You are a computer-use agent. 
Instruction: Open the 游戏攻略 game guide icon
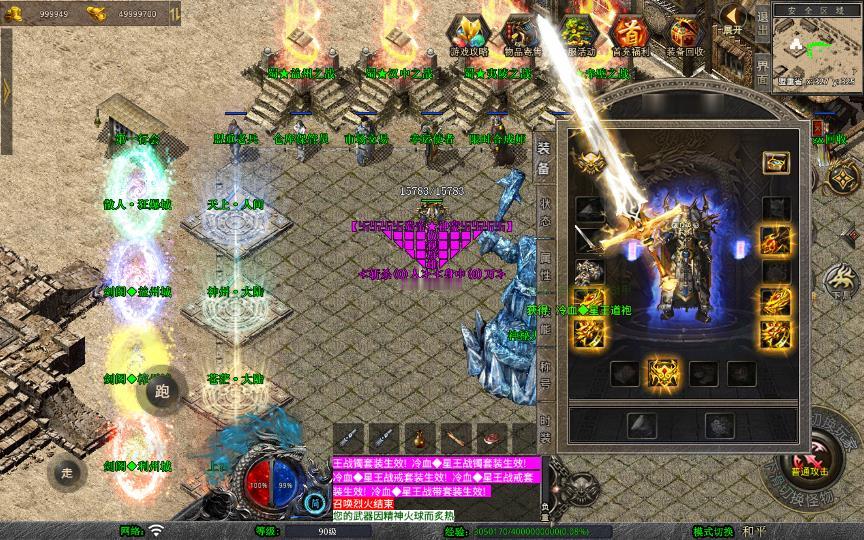[x=470, y=35]
